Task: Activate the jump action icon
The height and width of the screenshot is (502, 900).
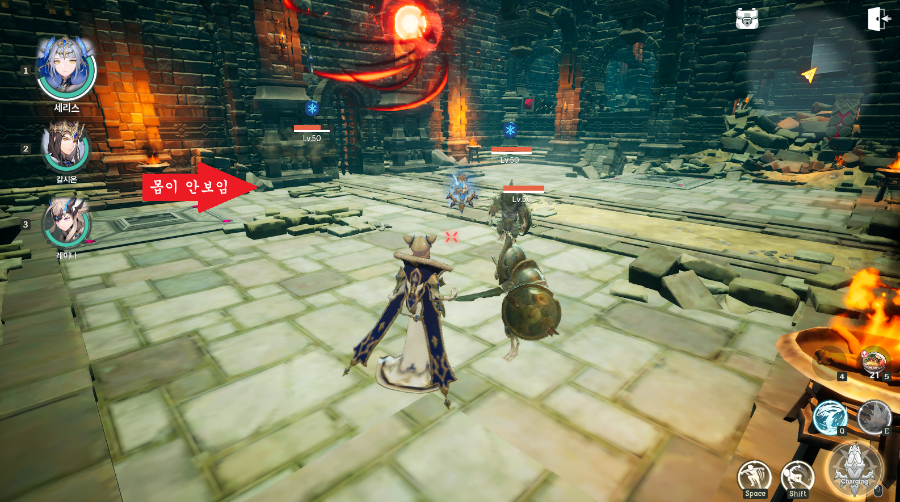Action: (754, 476)
